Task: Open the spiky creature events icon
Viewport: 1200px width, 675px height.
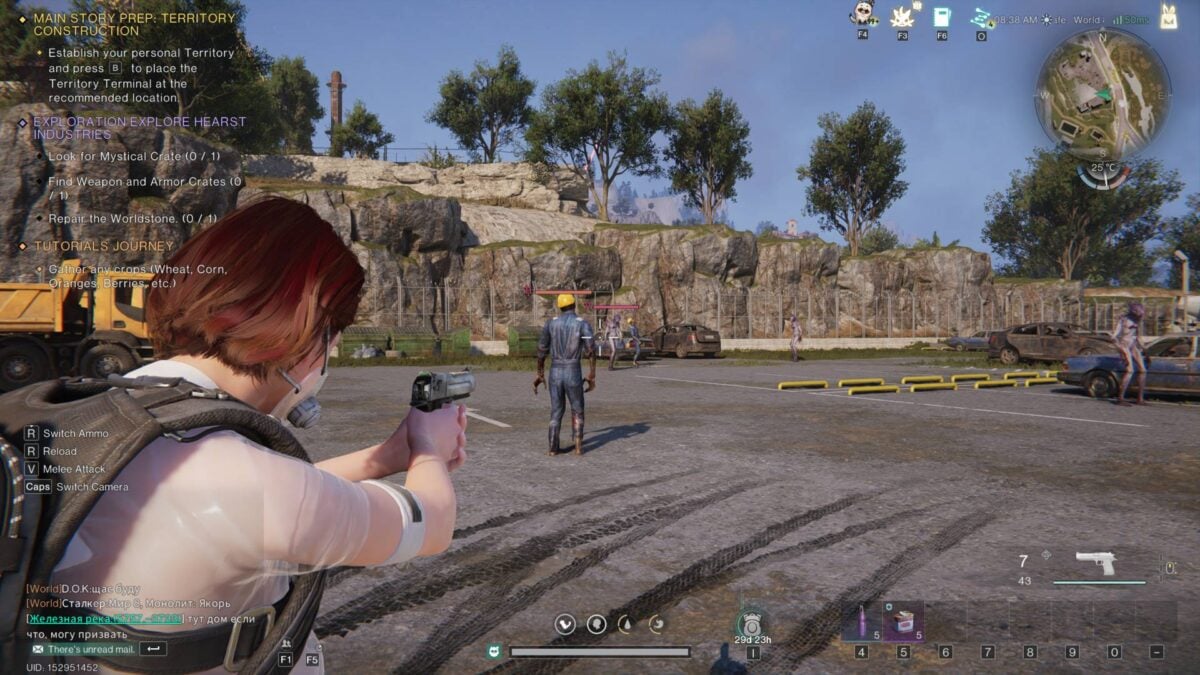Action: [902, 16]
